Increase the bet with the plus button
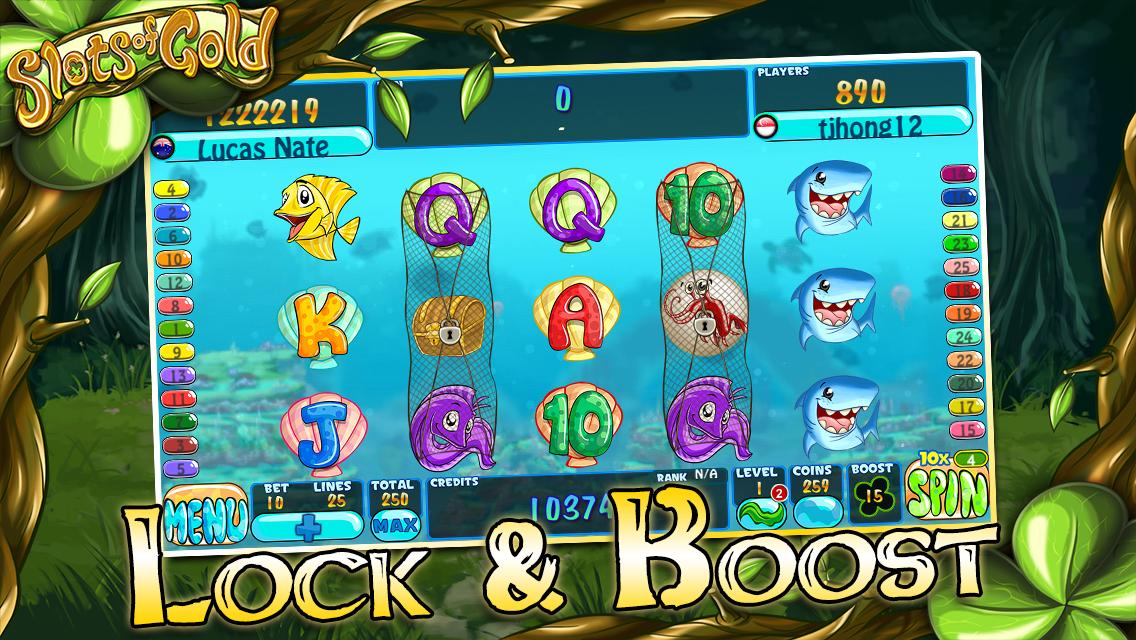 point(308,525)
